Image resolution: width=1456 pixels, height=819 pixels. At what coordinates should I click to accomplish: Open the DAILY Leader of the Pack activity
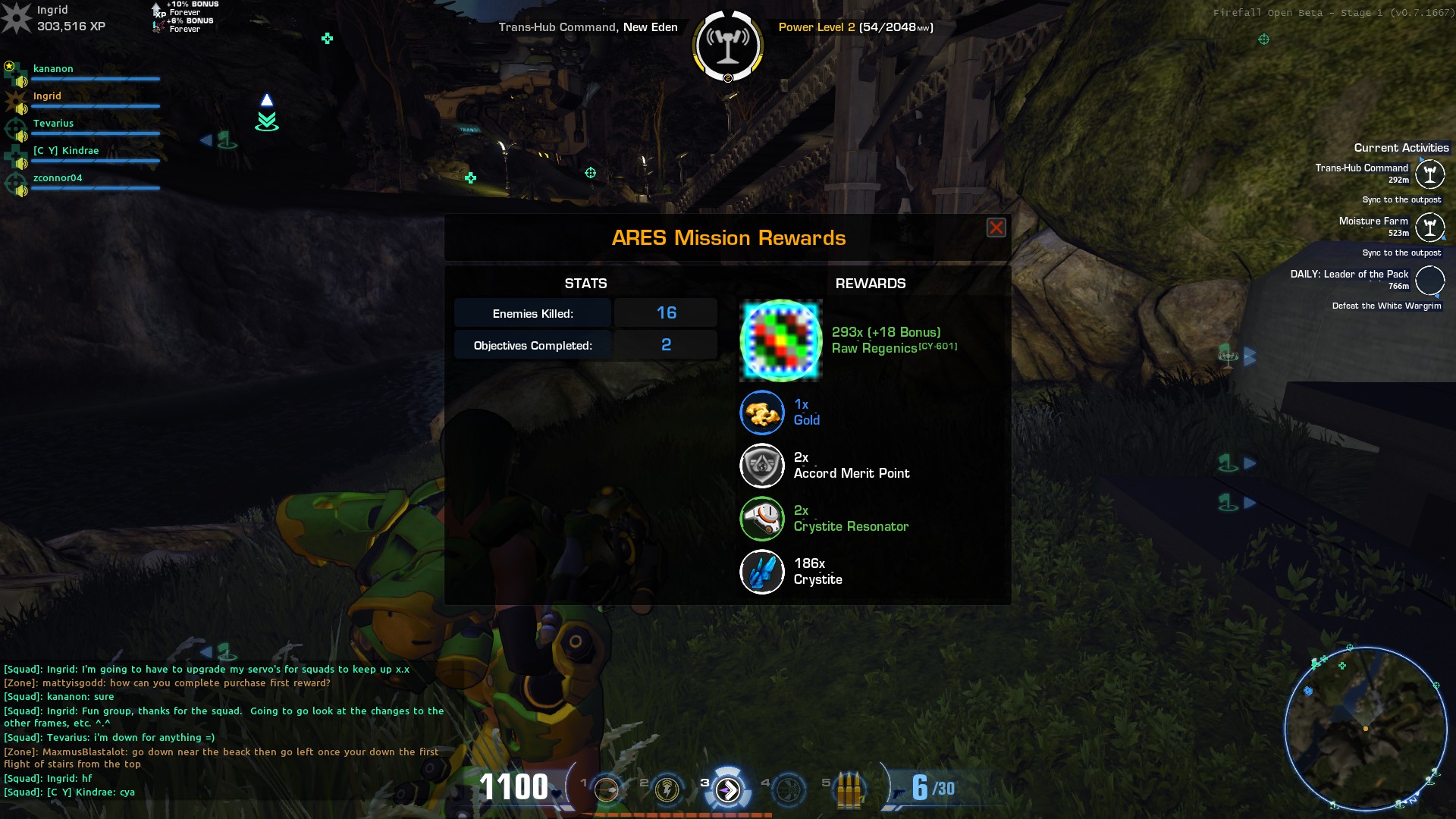(x=1429, y=280)
